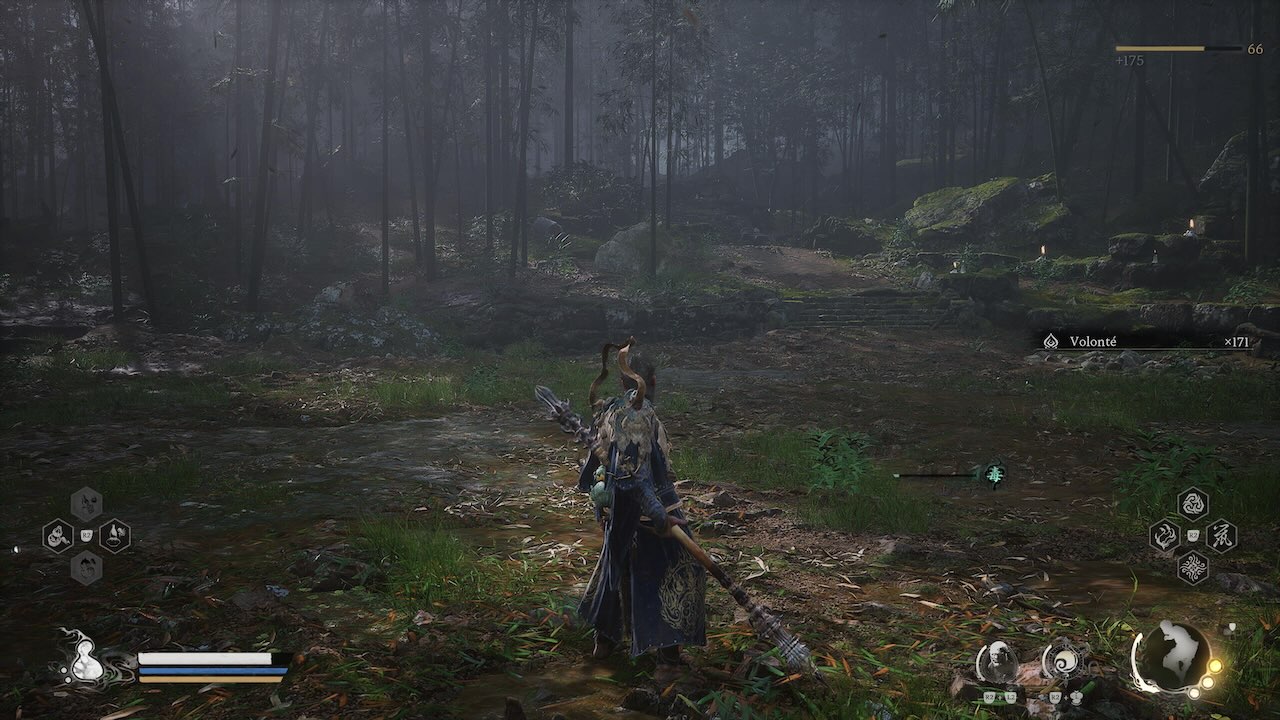The height and width of the screenshot is (720, 1280).
Task: Select the dimmed bottom hexagon item slot
Action: coord(86,568)
